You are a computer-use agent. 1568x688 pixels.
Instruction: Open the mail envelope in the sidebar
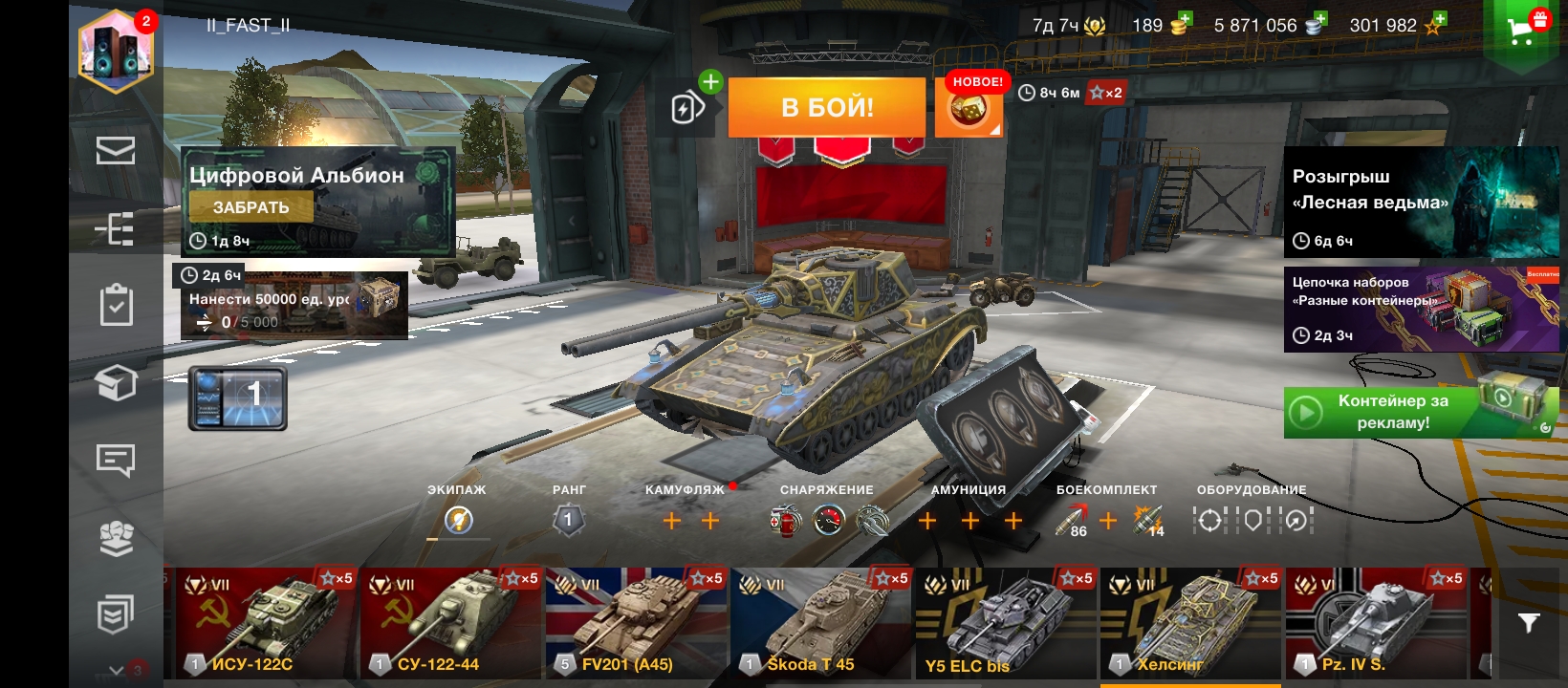[116, 151]
